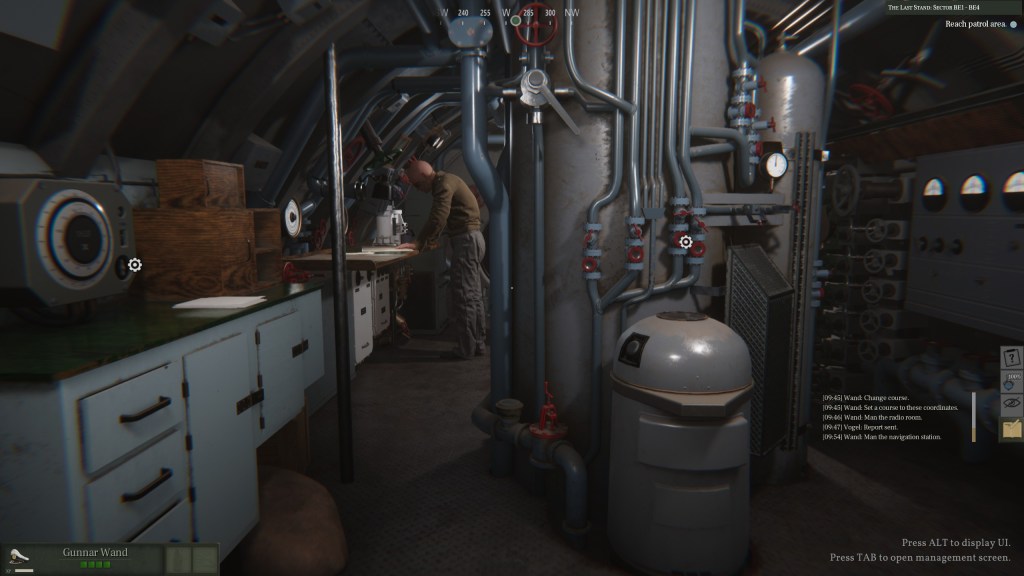The height and width of the screenshot is (576, 1024).
Task: Open the tan checkmark orders icon
Action: 1012,429
